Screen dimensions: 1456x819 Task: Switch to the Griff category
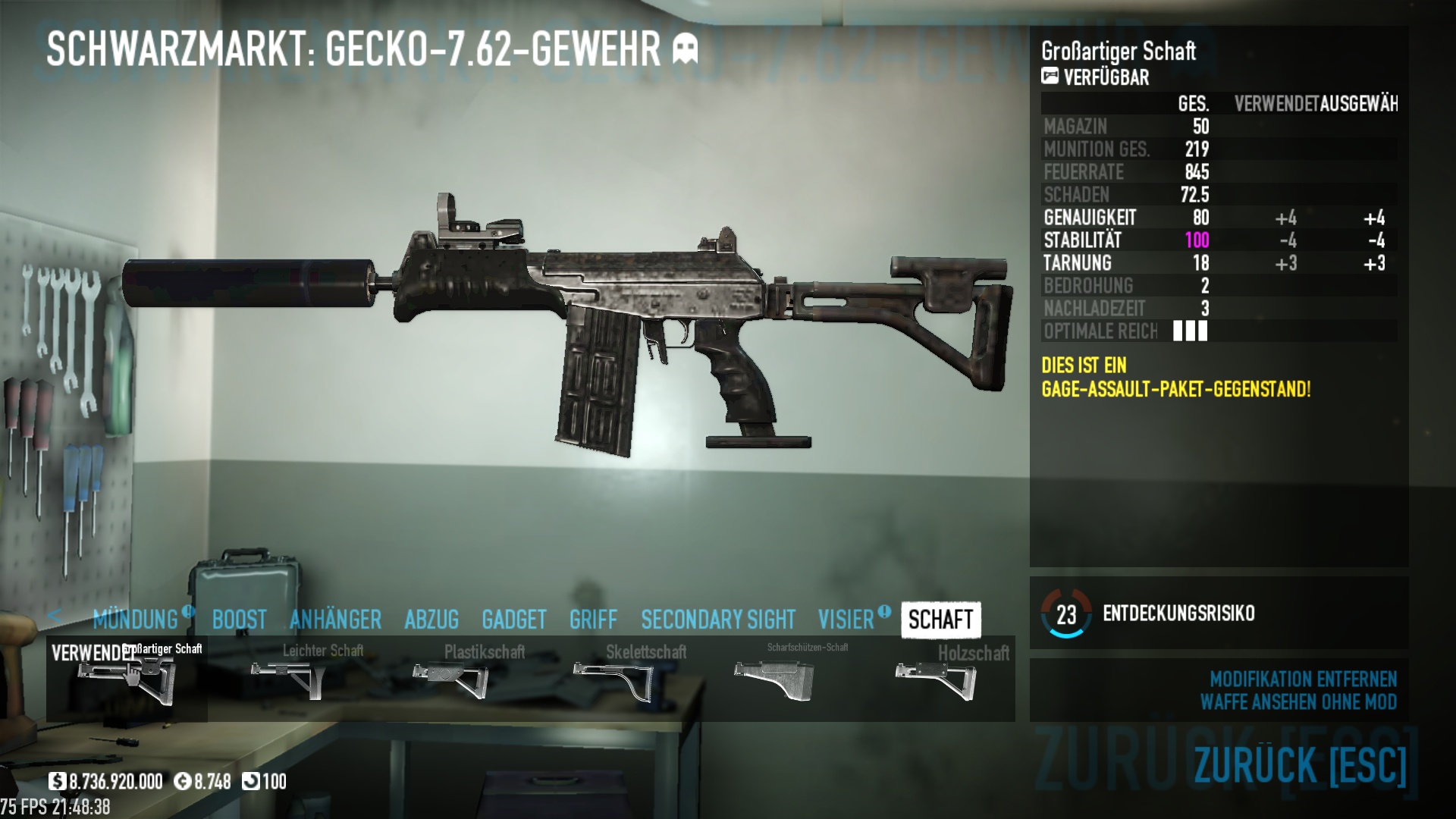(x=593, y=620)
